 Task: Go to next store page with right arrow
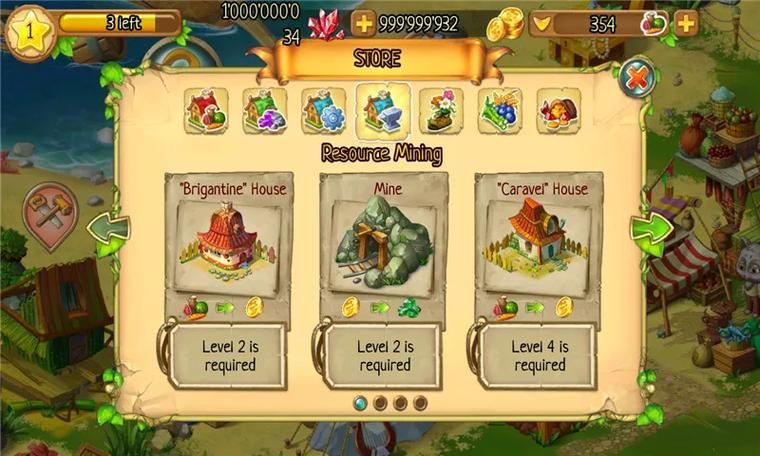pyautogui.click(x=650, y=233)
